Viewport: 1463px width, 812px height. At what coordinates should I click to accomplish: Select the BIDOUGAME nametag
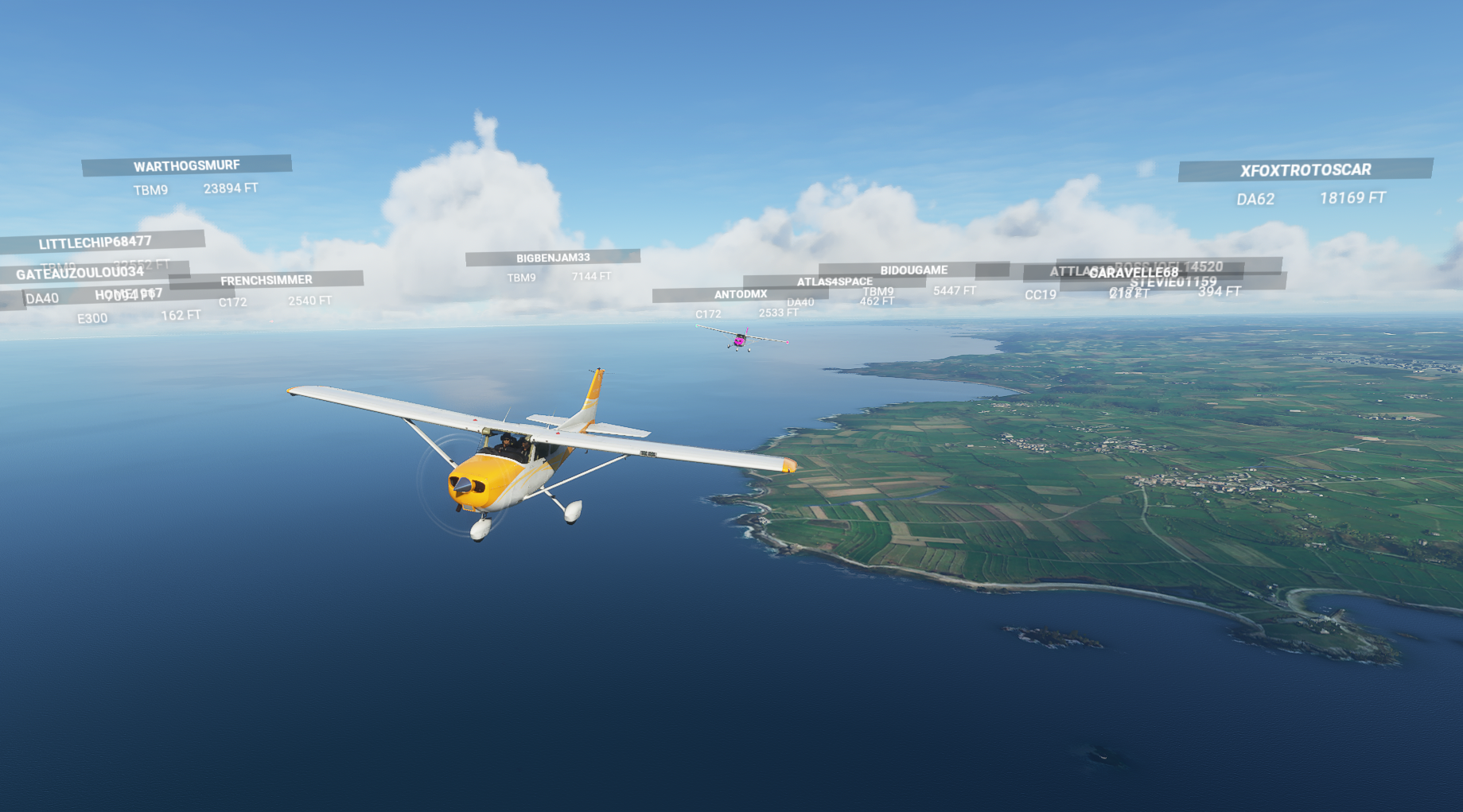click(914, 269)
